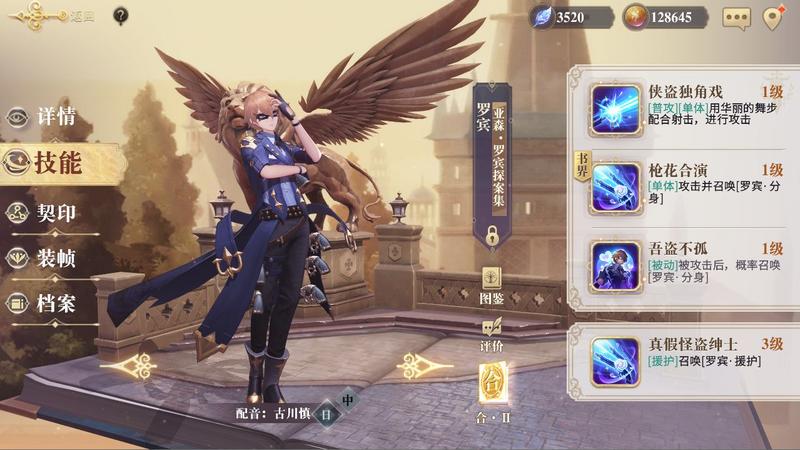Choose the 吾盗不孤 passive skill
800x450 pixels.
[x=615, y=265]
